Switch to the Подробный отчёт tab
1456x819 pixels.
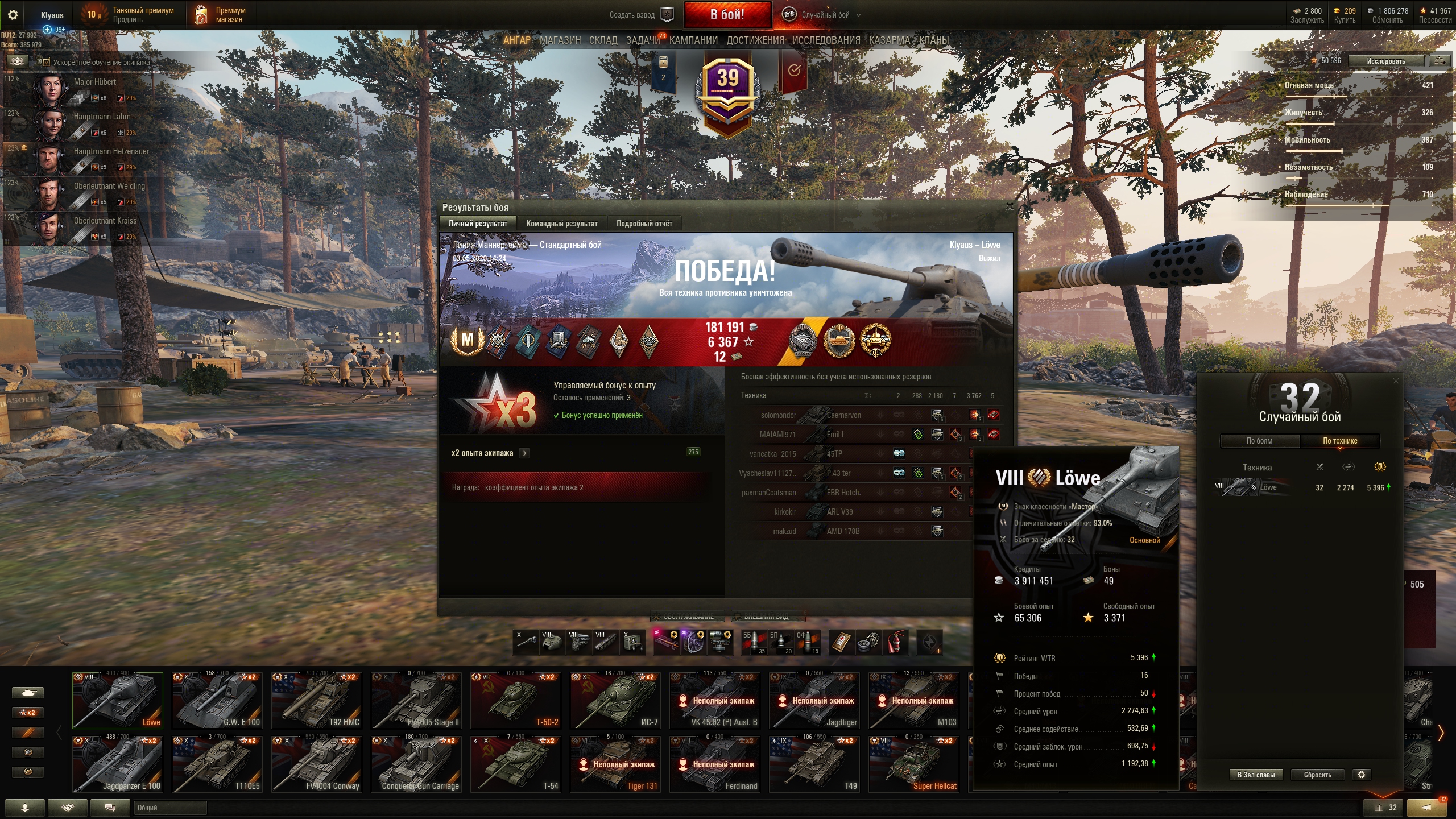coord(644,224)
